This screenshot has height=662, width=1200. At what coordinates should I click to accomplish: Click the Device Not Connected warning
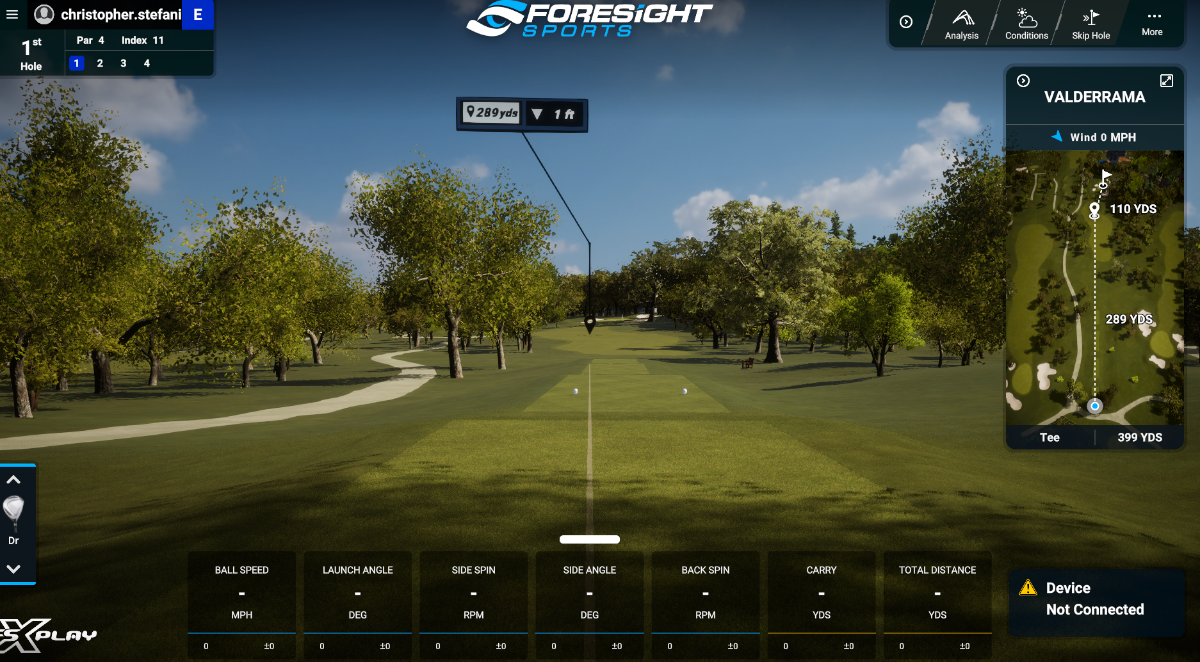1094,599
